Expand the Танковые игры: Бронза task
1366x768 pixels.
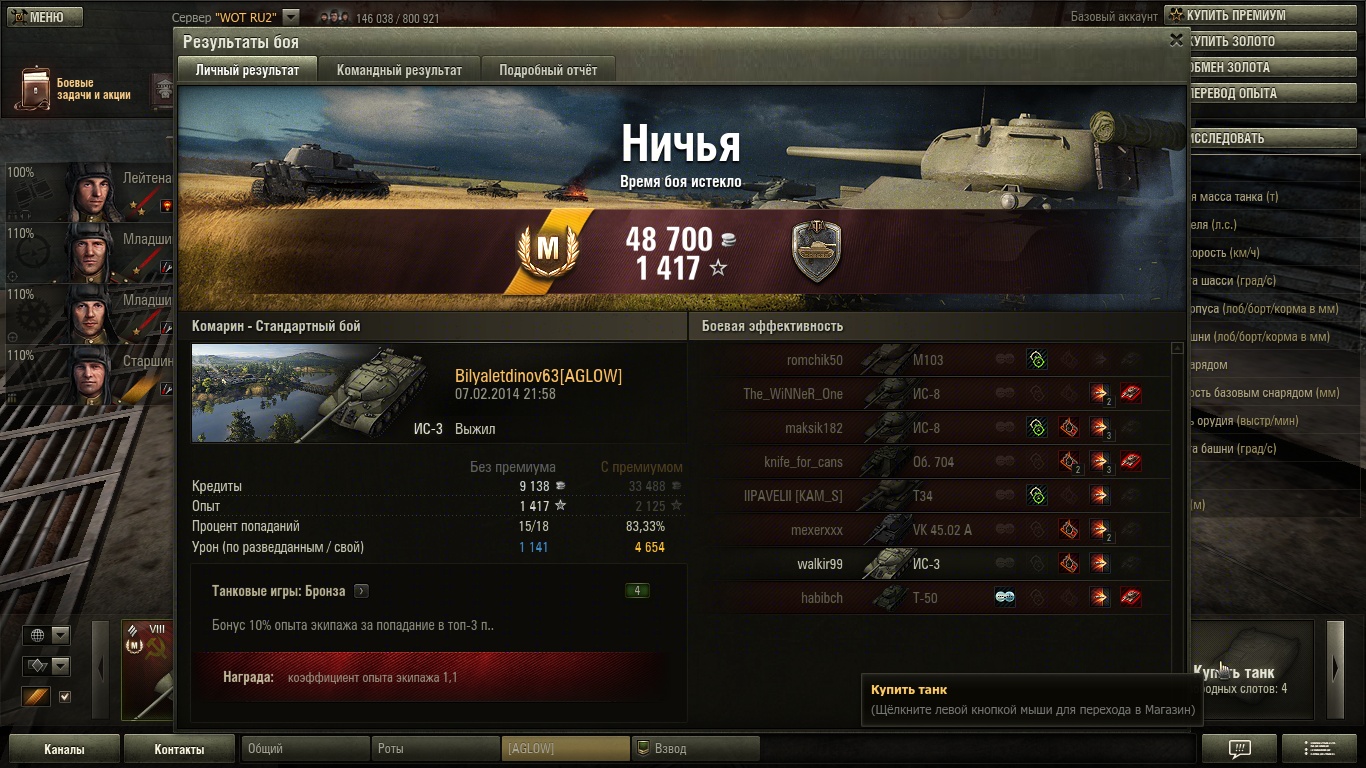(x=361, y=591)
